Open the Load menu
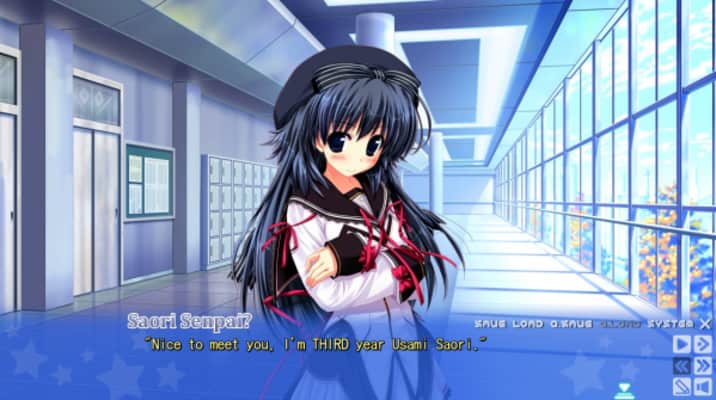This screenshot has height=400, width=716. click(528, 324)
